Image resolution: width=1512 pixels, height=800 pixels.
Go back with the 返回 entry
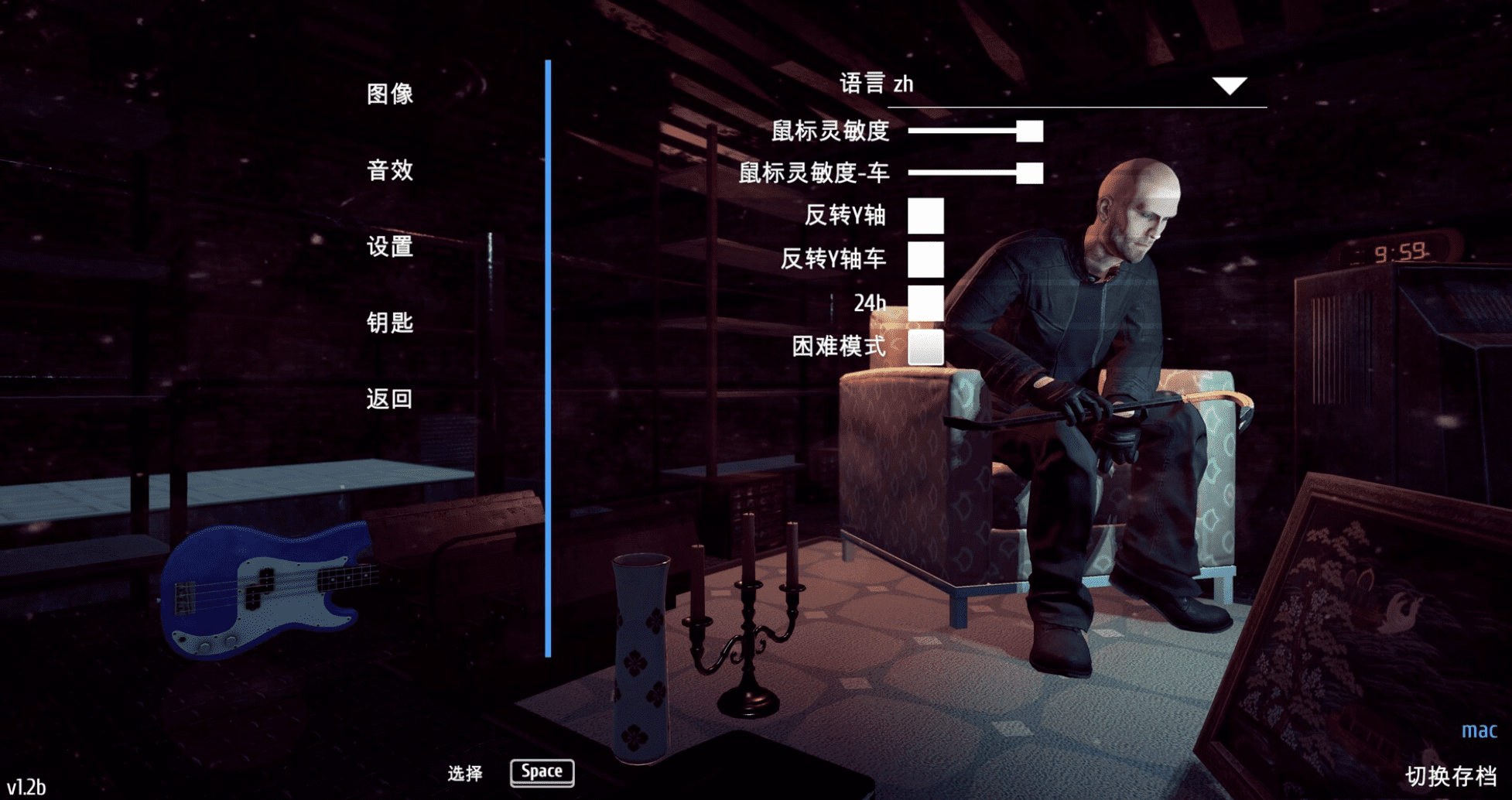coord(390,399)
